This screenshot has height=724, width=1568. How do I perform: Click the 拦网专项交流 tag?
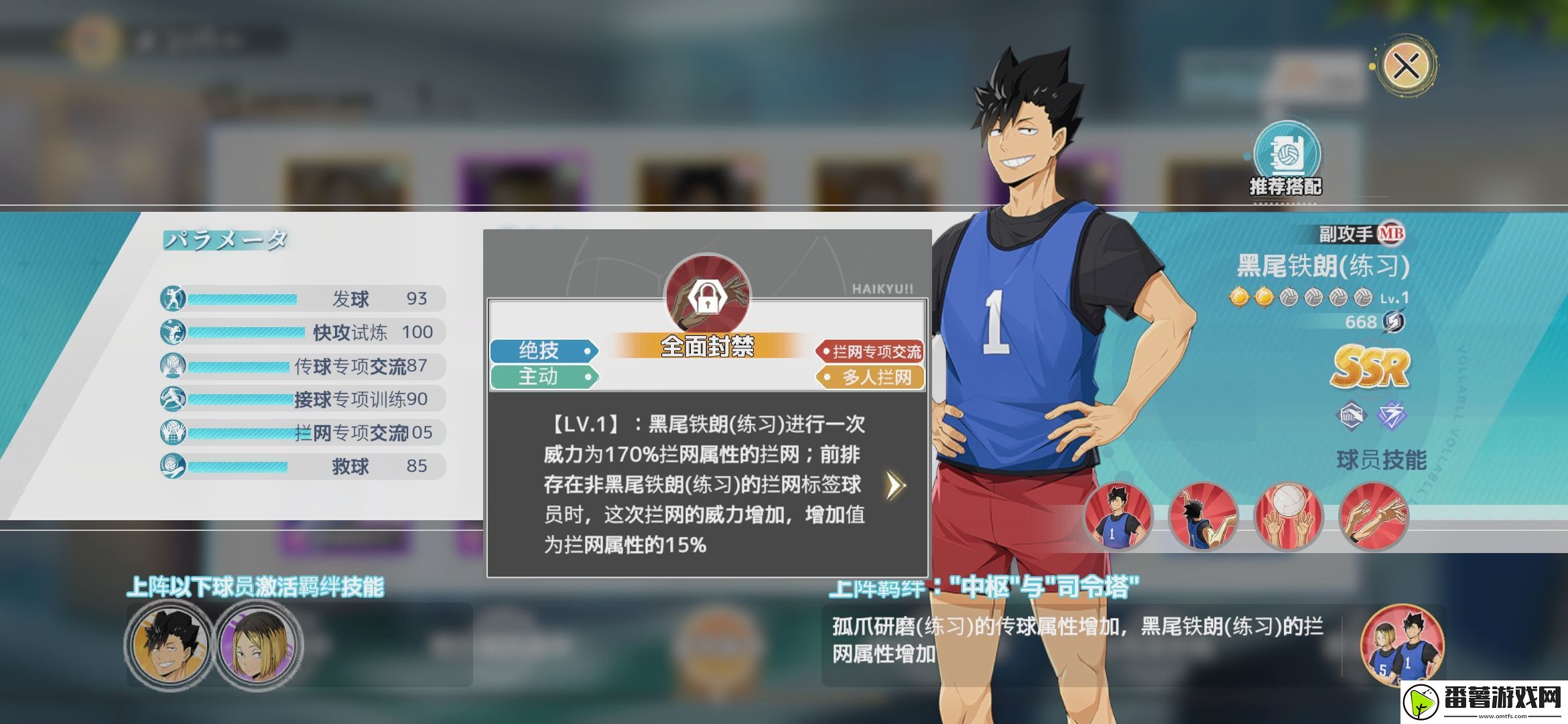(871, 351)
